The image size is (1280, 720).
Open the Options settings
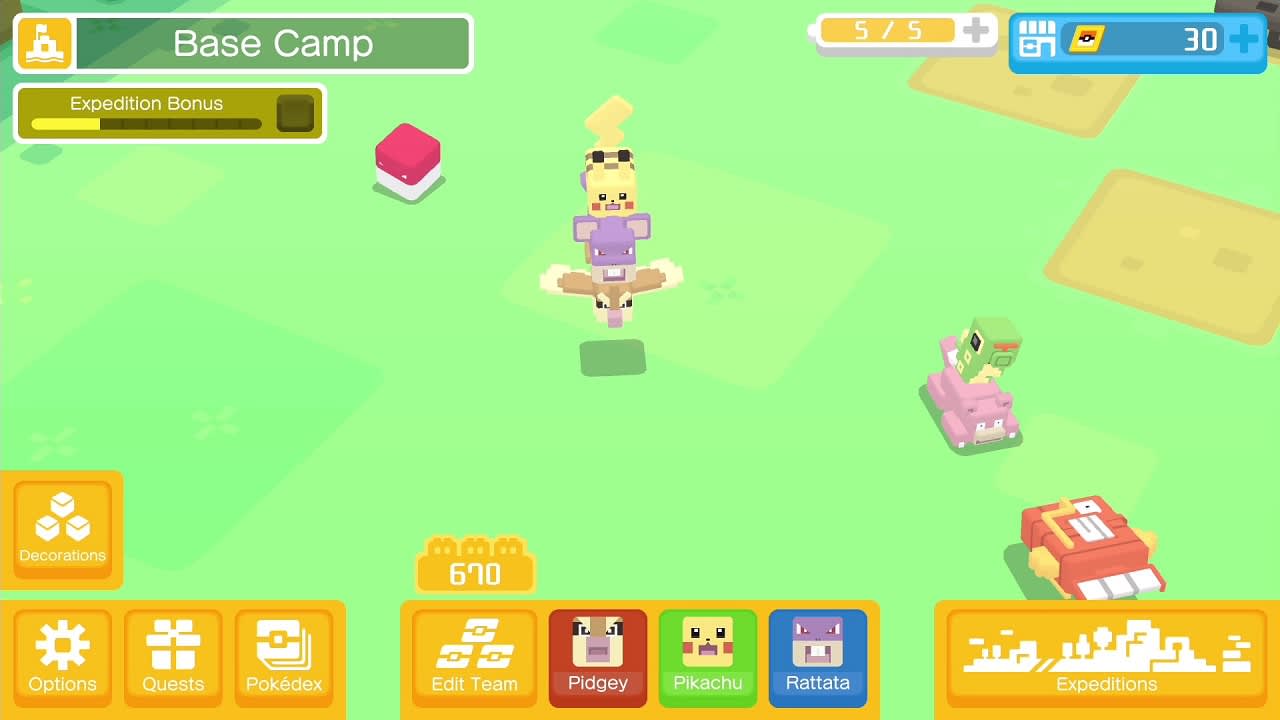tap(62, 657)
